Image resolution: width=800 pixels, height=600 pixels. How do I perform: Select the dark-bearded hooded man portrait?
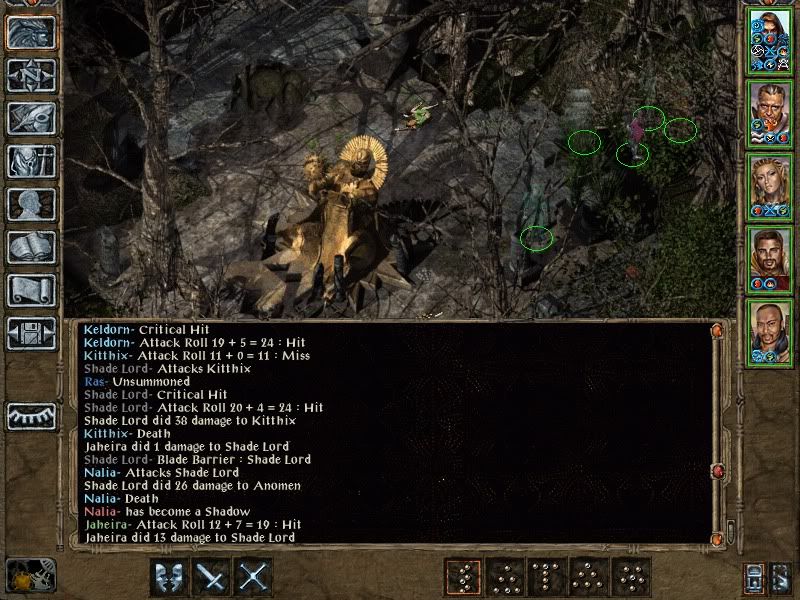(770, 259)
